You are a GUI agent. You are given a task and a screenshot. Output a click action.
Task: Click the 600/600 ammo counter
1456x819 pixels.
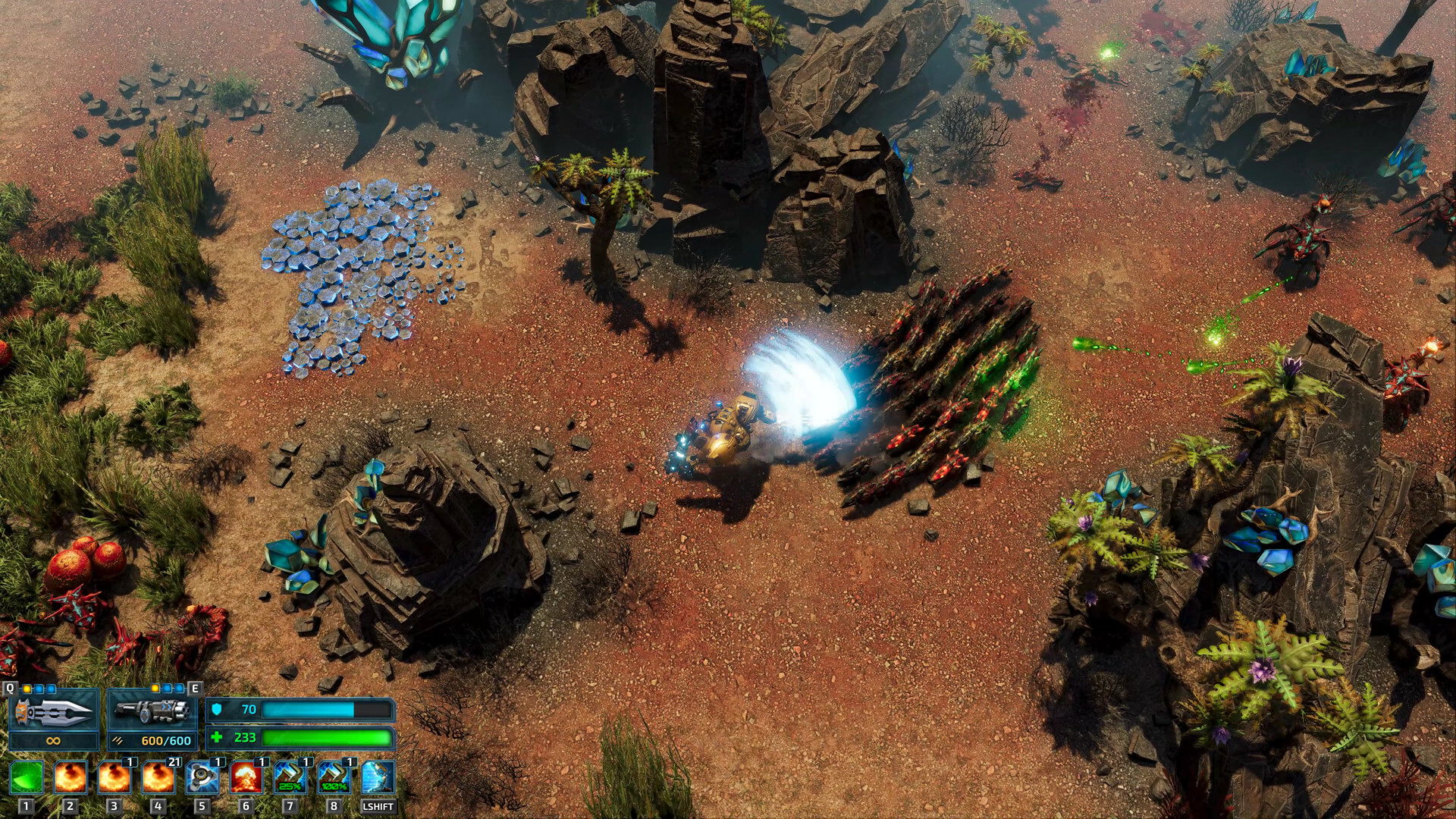[165, 741]
